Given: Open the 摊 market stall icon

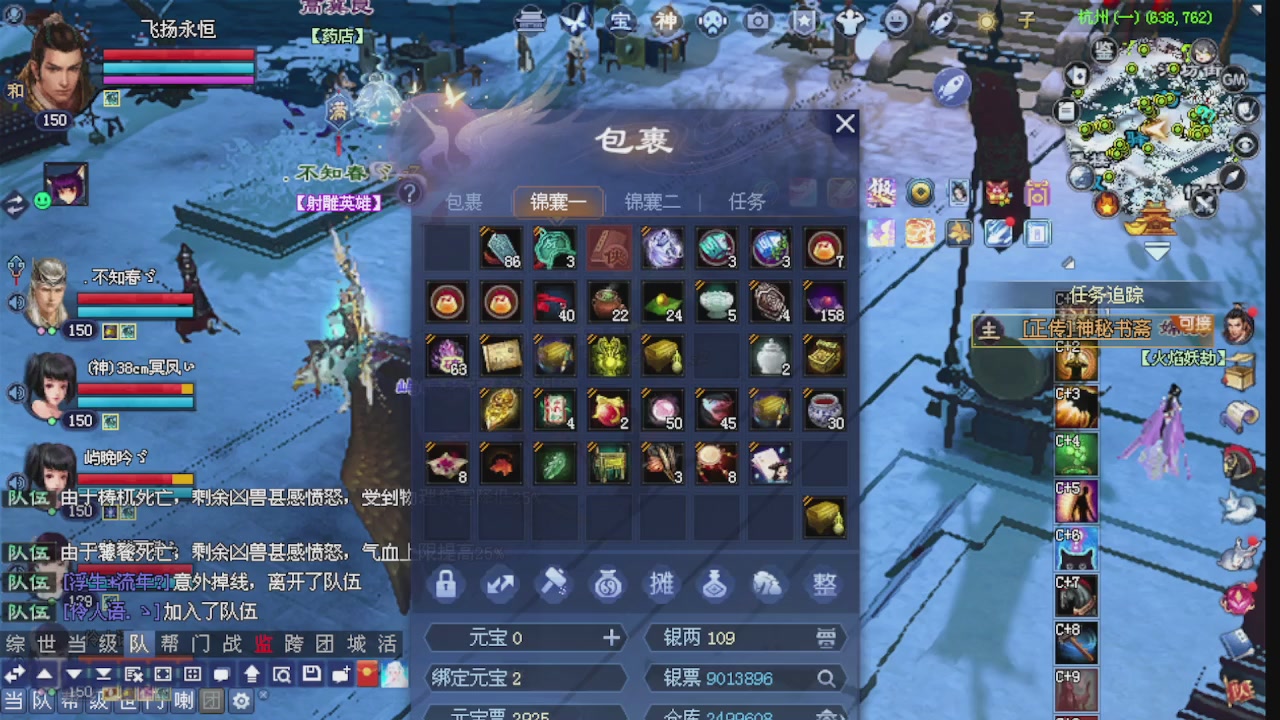Looking at the screenshot, I should tap(661, 584).
